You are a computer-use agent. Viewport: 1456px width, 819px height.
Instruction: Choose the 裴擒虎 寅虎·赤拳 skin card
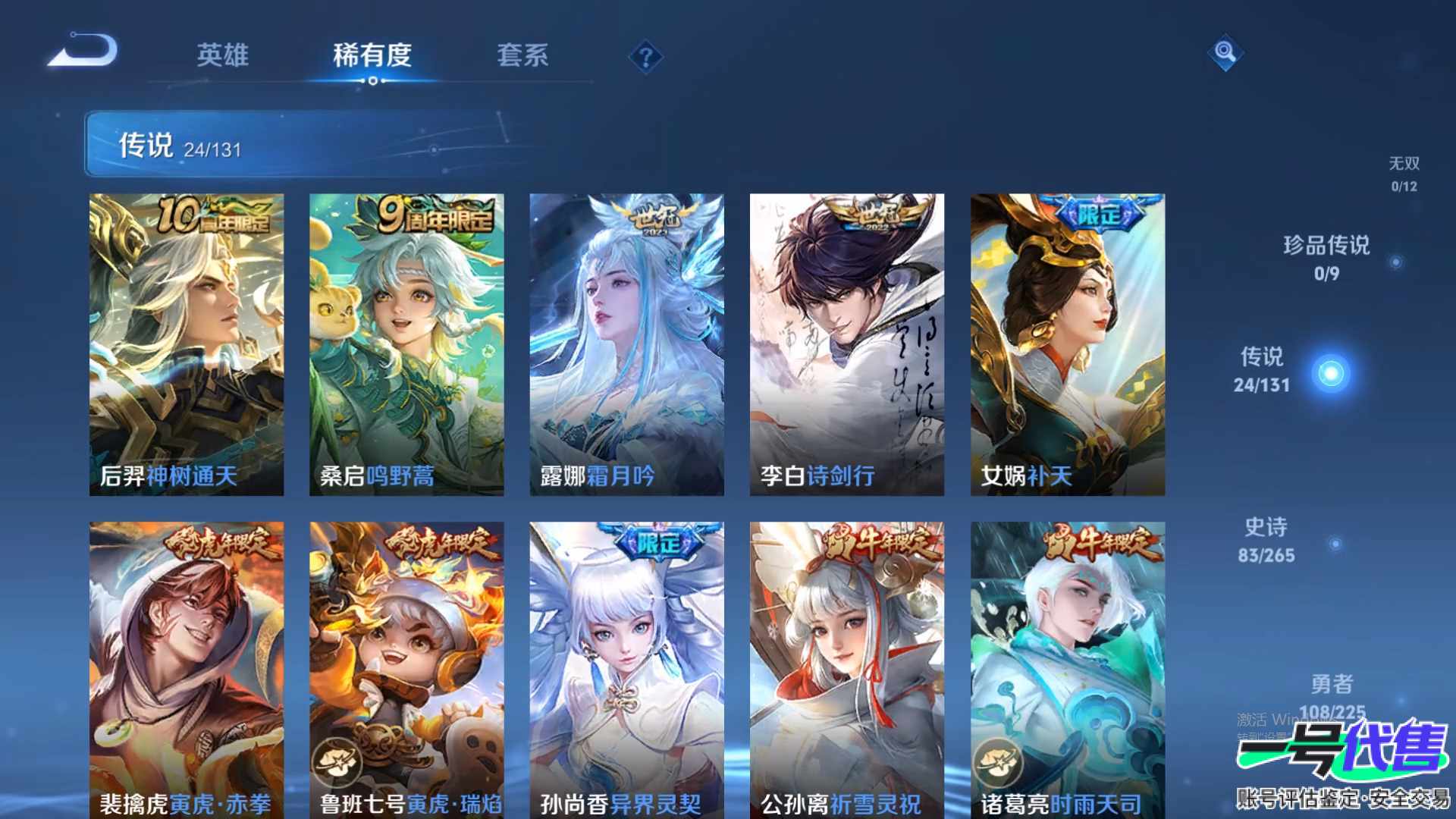click(187, 669)
